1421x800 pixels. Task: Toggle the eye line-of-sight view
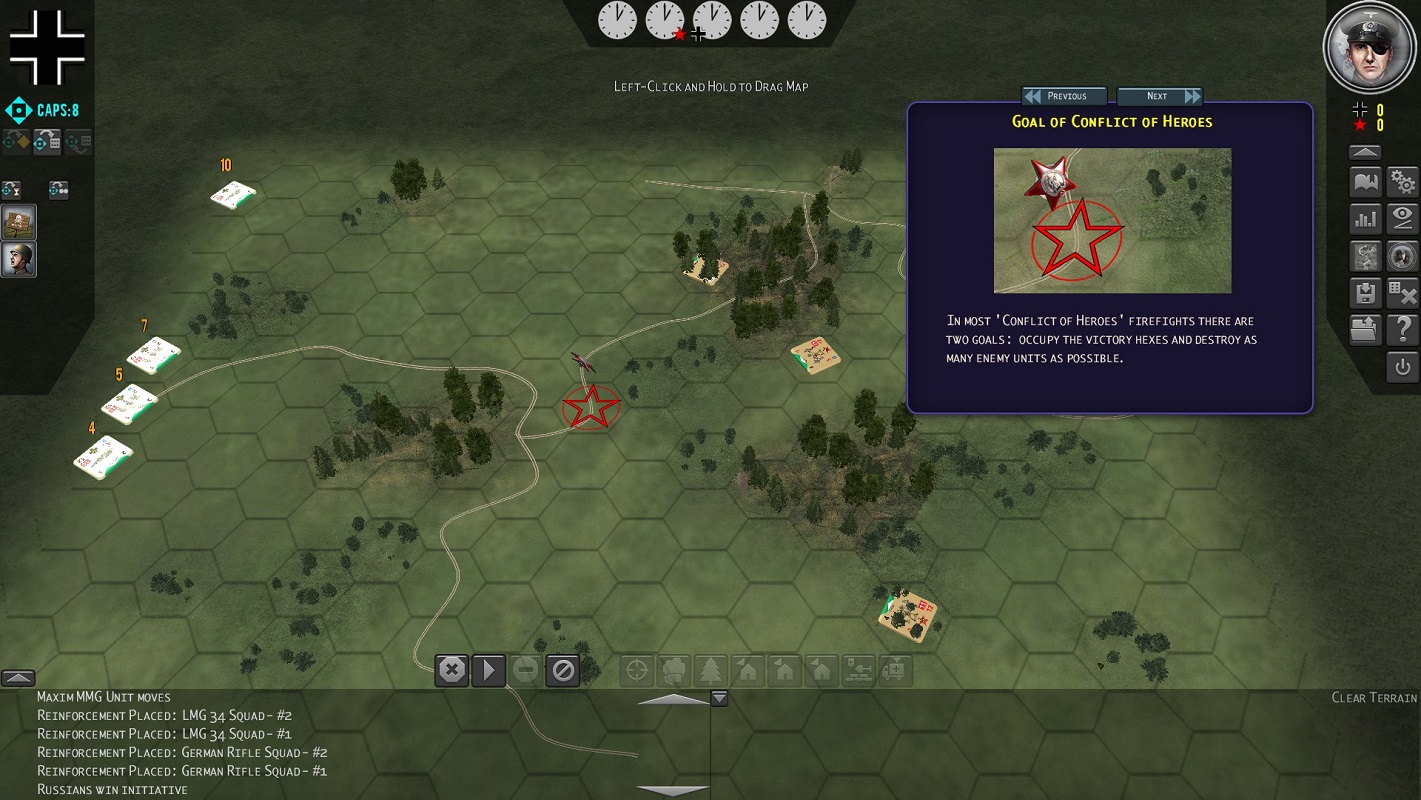click(x=1403, y=218)
